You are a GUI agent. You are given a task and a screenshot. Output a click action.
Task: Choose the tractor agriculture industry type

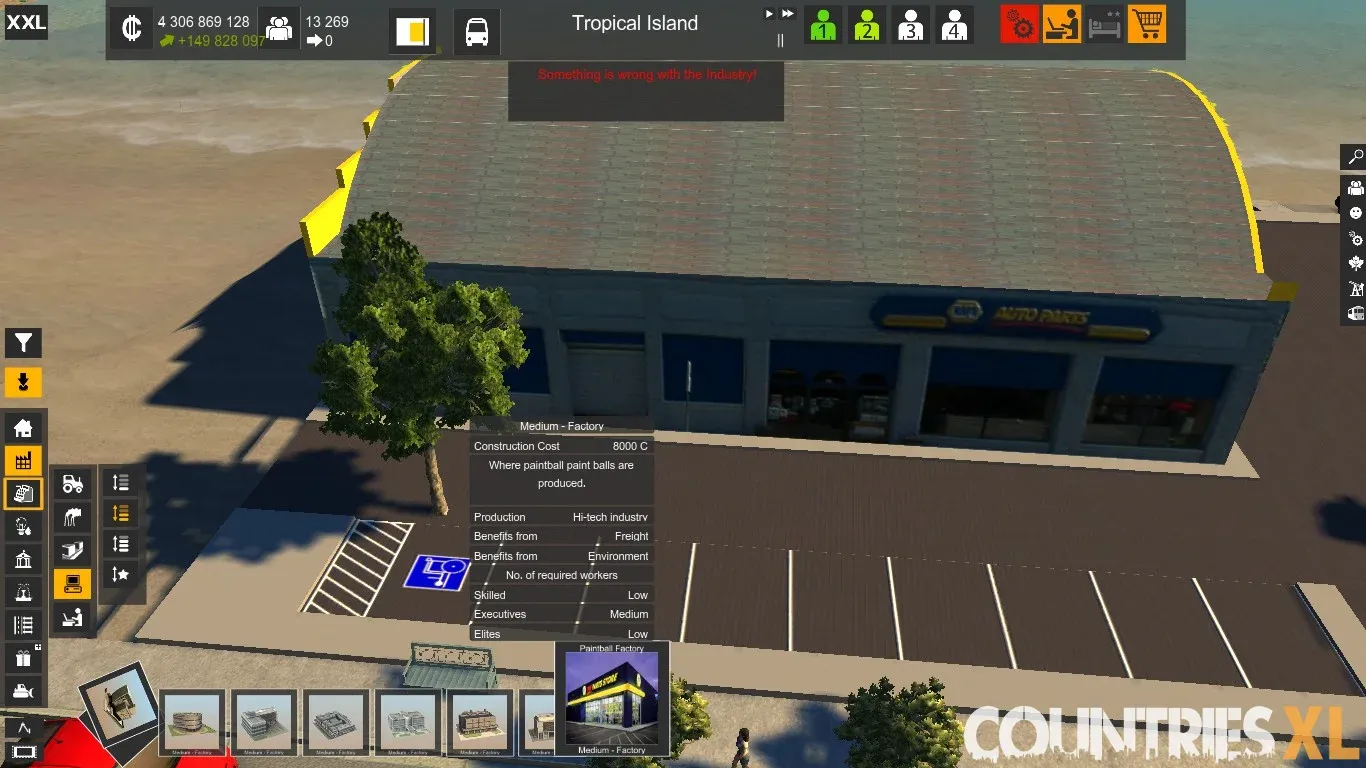(x=72, y=484)
